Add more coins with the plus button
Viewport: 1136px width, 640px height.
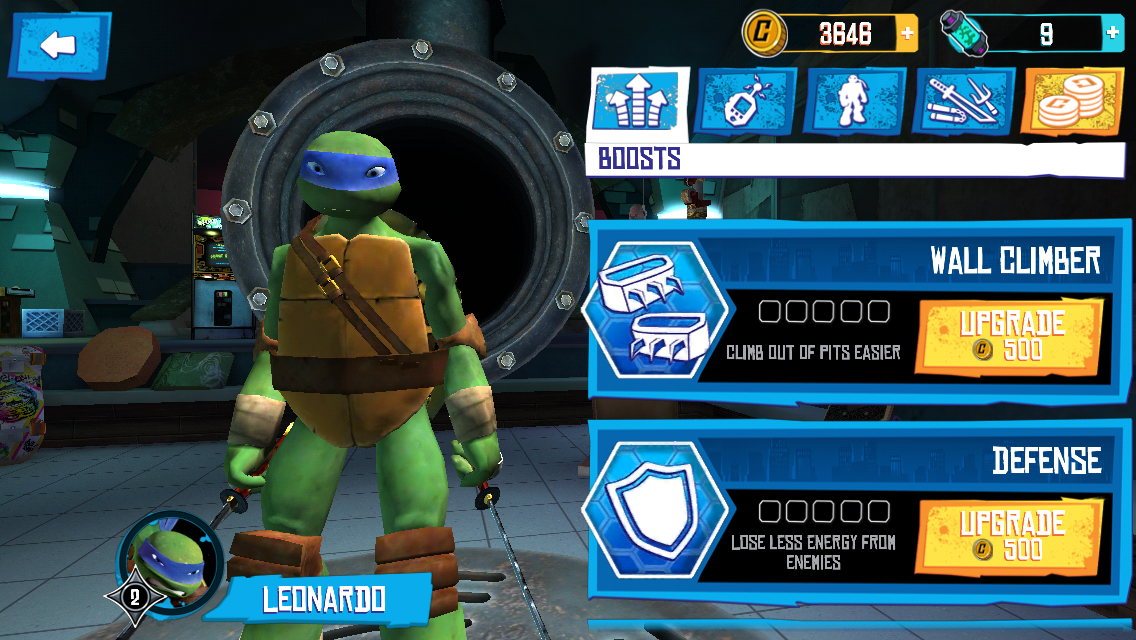pos(907,34)
